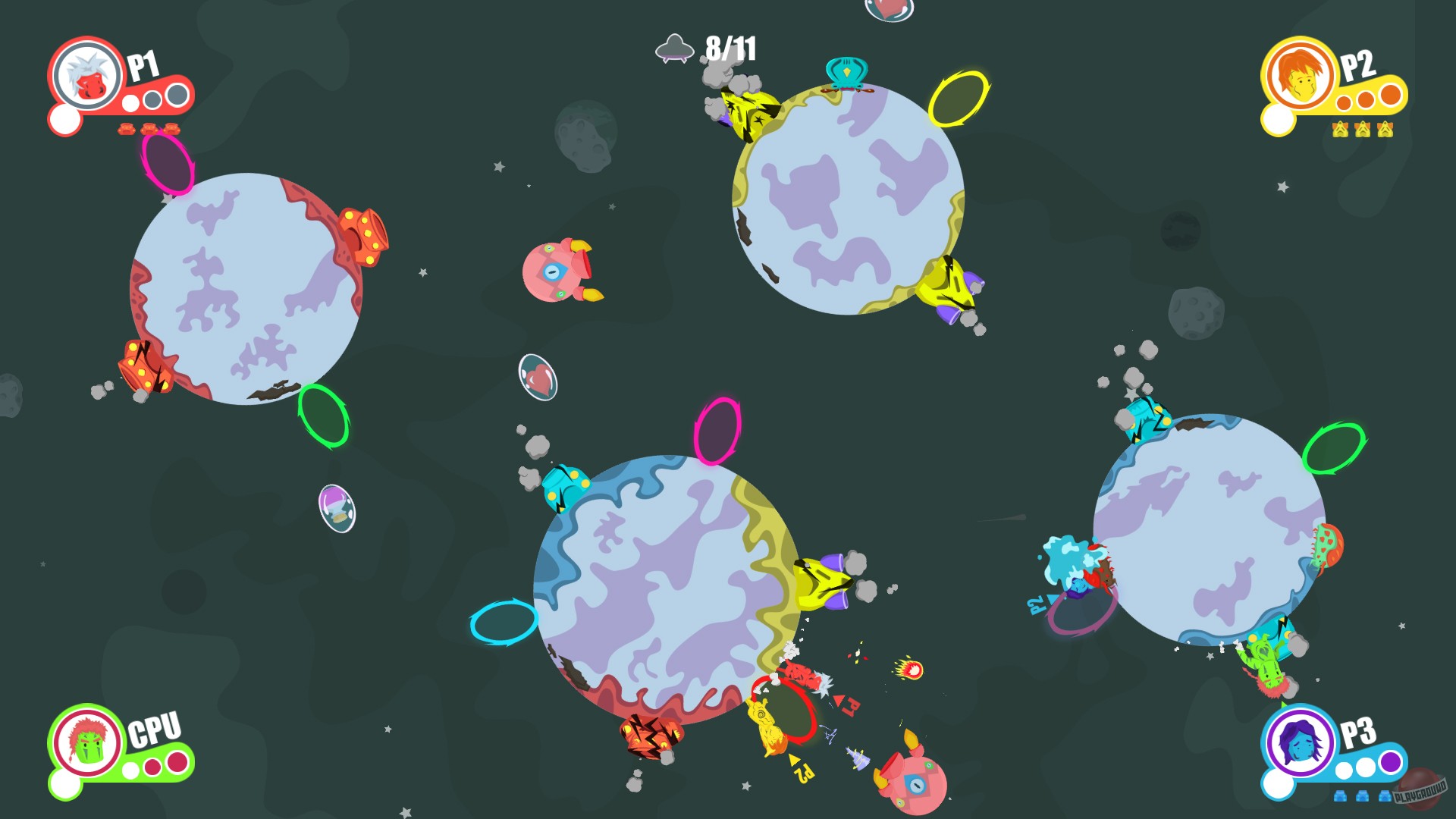Click a yellow life ship under P2's panel

[1341, 130]
